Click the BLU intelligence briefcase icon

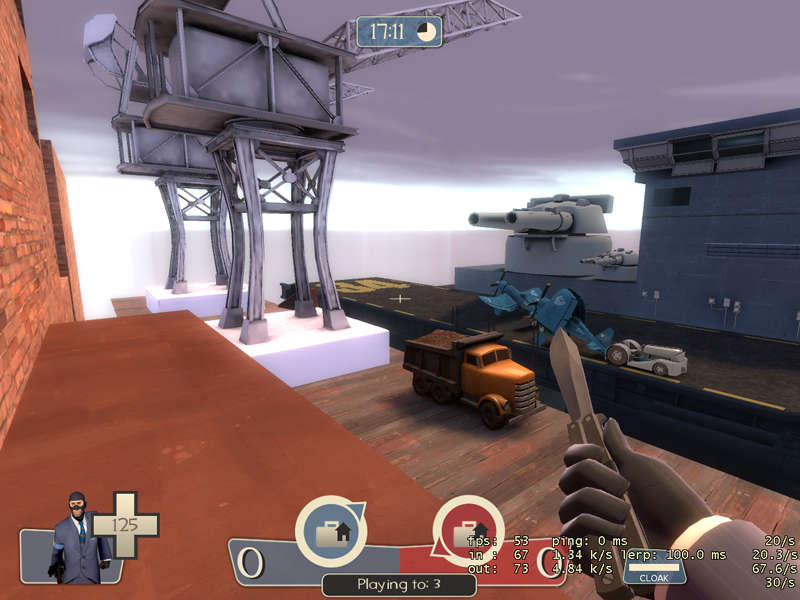tap(330, 532)
